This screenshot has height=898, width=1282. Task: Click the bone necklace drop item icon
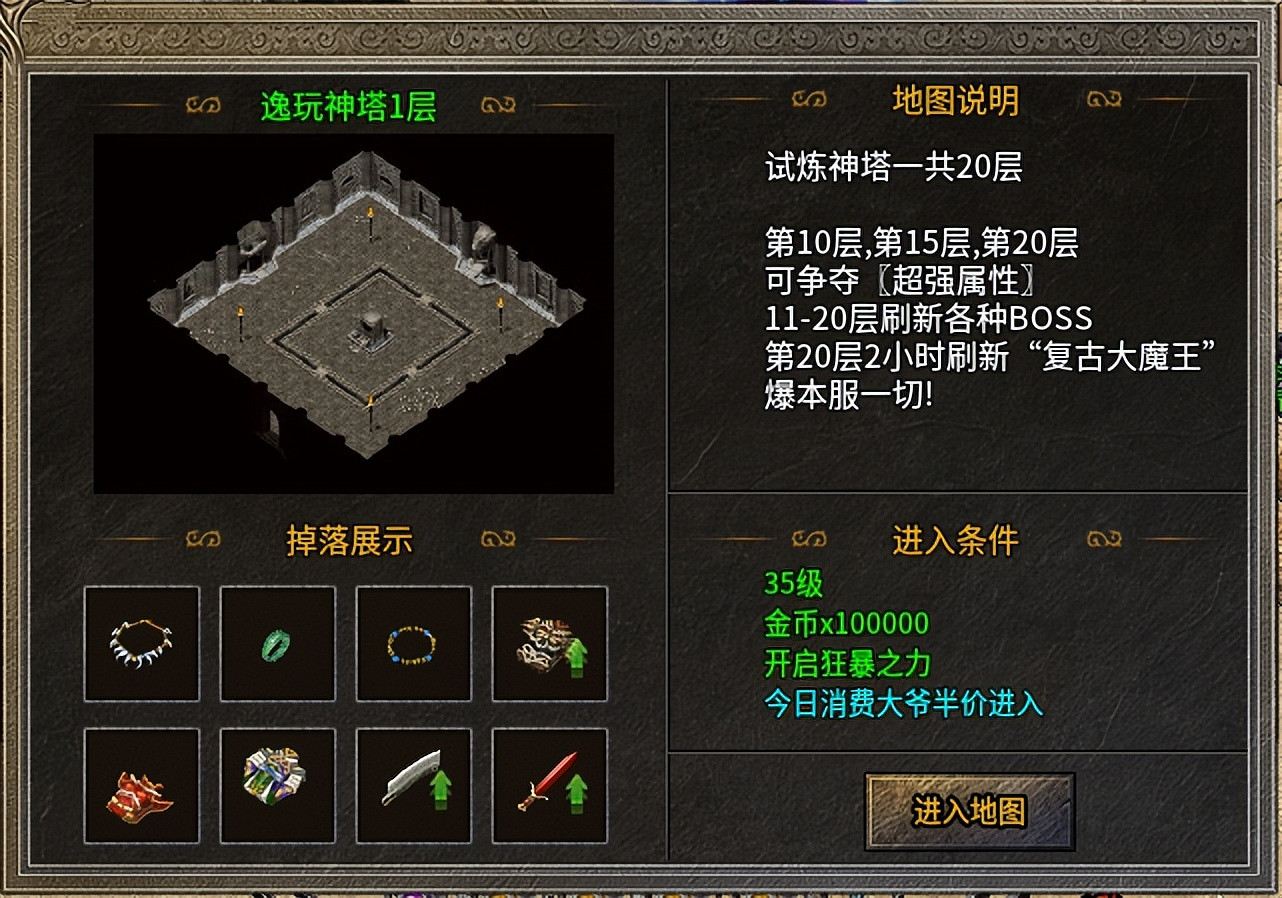tap(141, 644)
